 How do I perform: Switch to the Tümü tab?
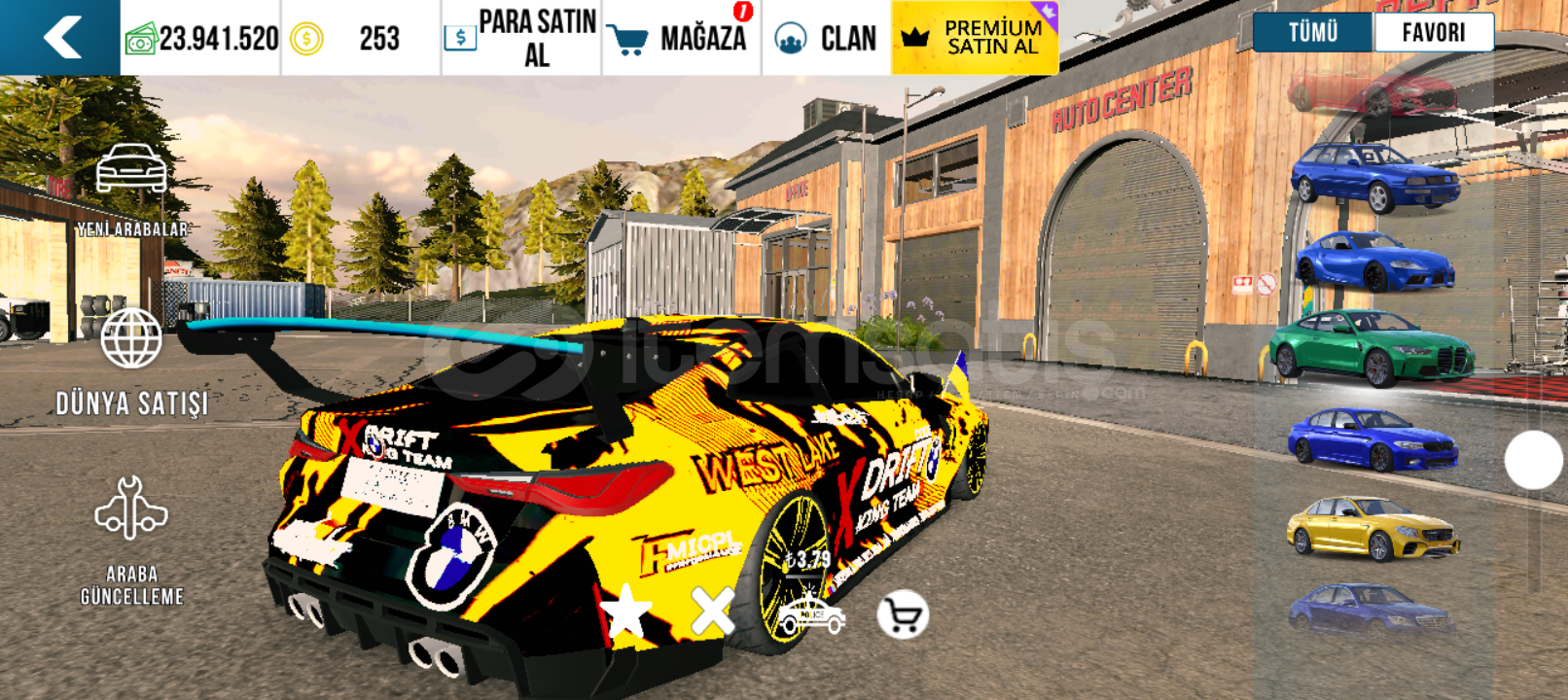1313,32
